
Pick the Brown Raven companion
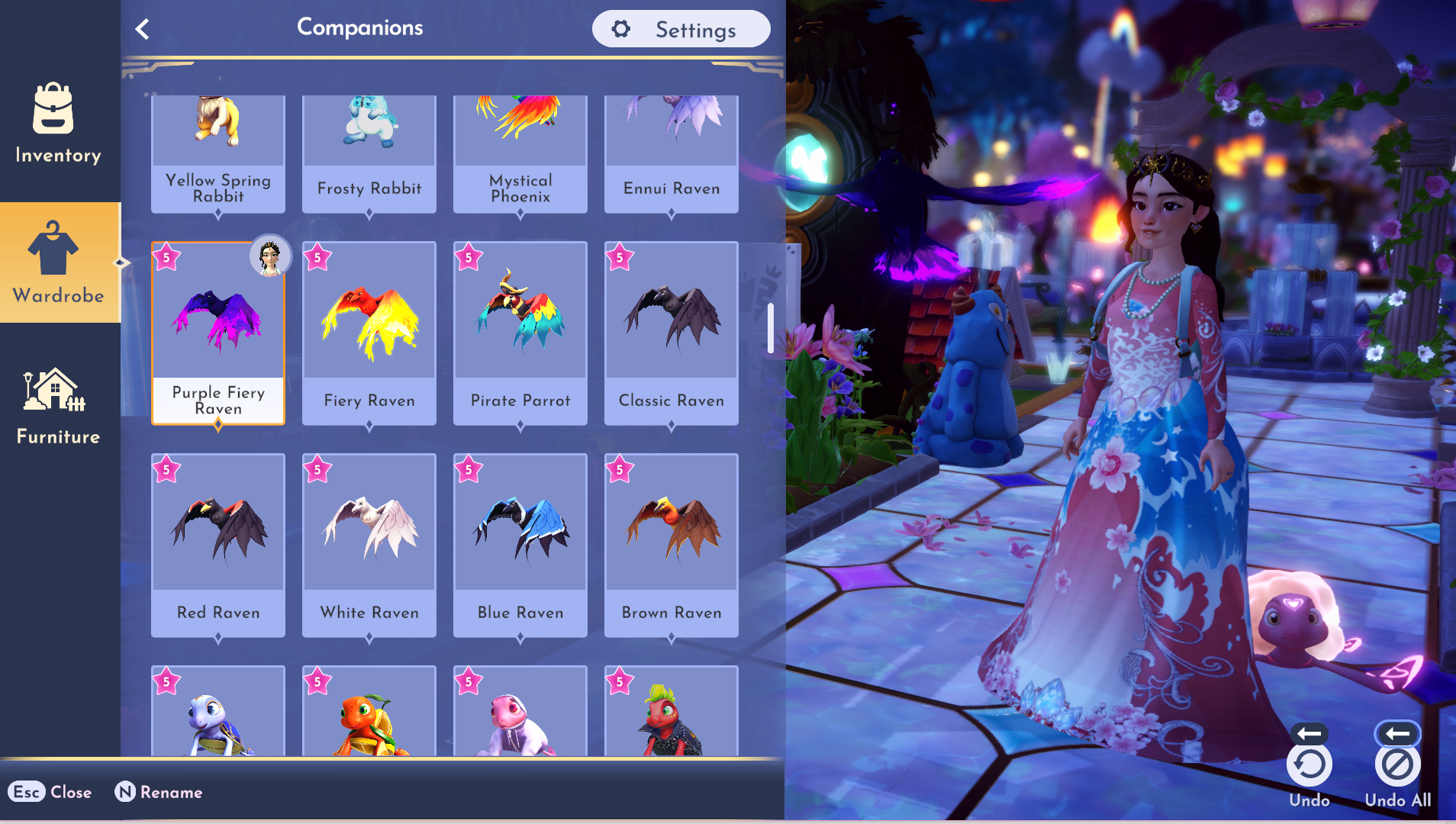672,545
